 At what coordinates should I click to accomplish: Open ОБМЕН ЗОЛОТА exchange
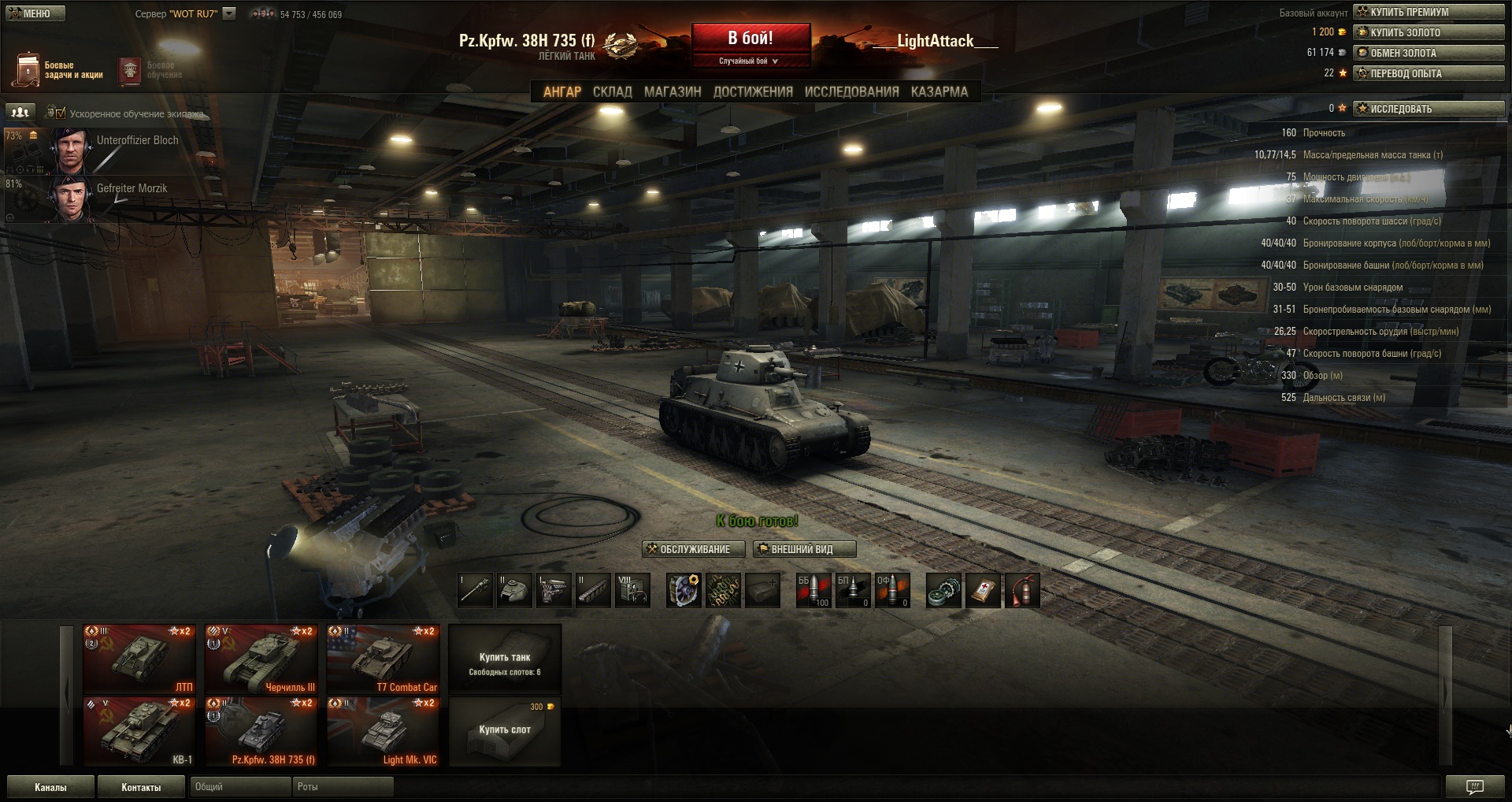coord(1429,53)
